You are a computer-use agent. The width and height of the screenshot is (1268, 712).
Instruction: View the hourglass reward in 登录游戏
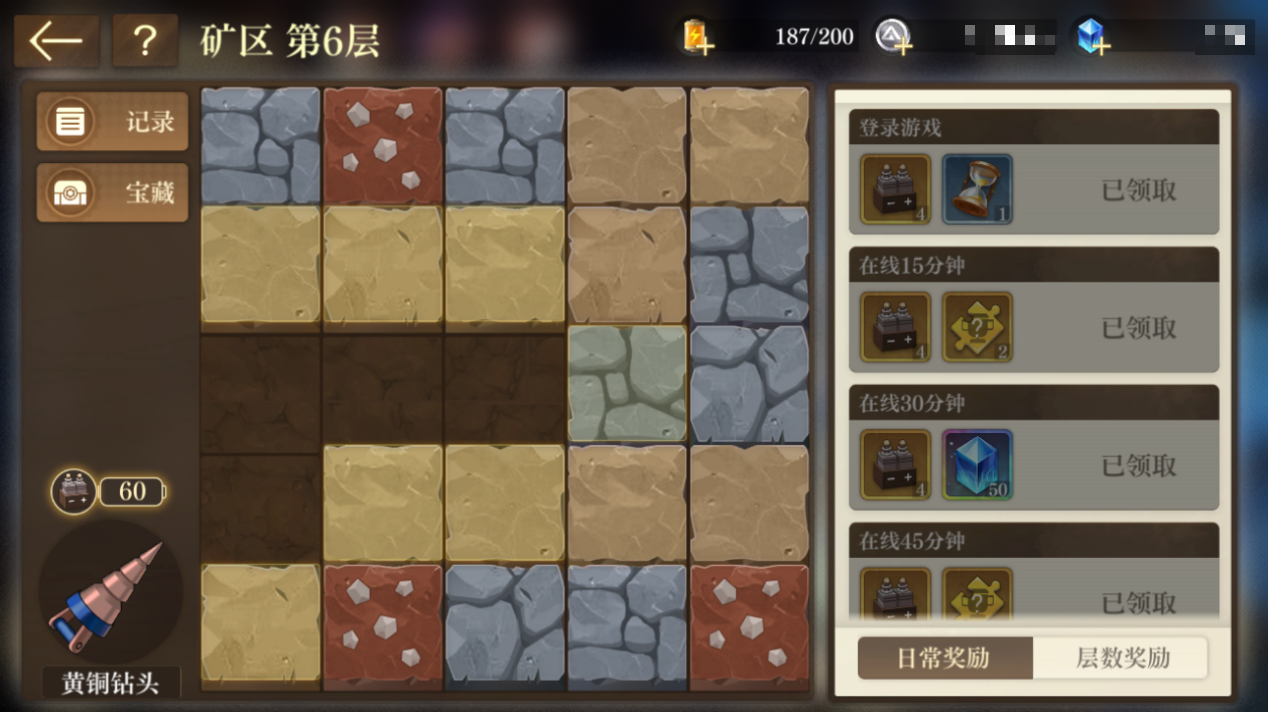coord(977,189)
